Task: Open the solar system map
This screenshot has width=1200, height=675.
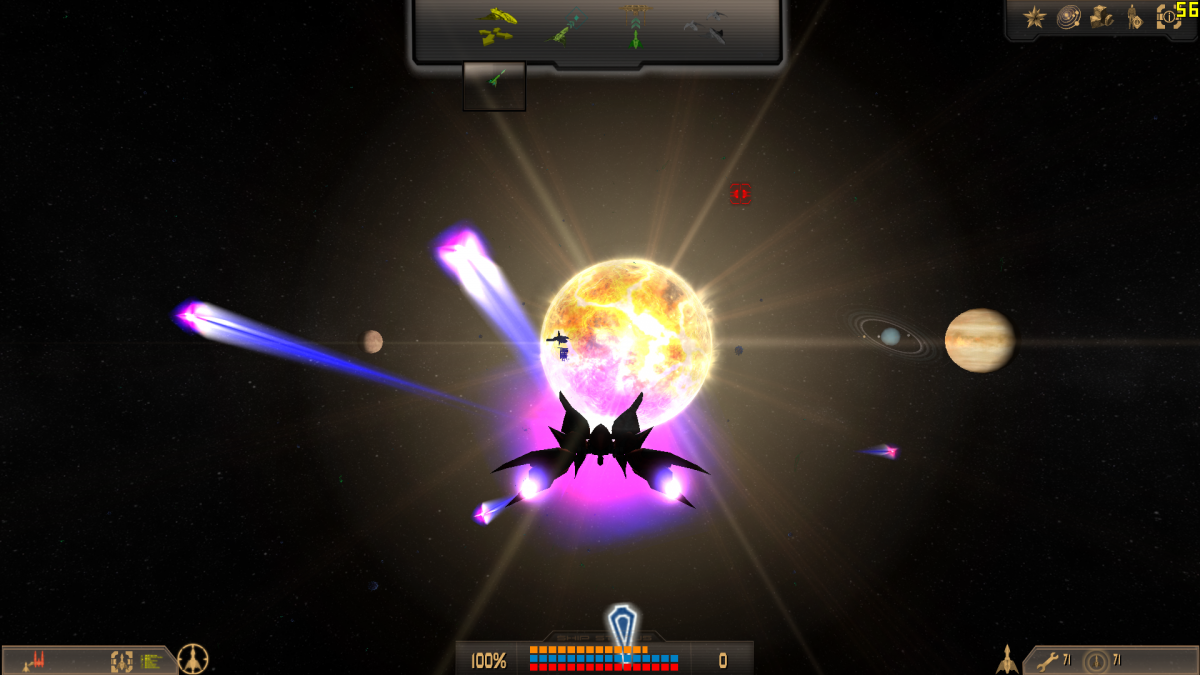Action: click(x=1068, y=17)
